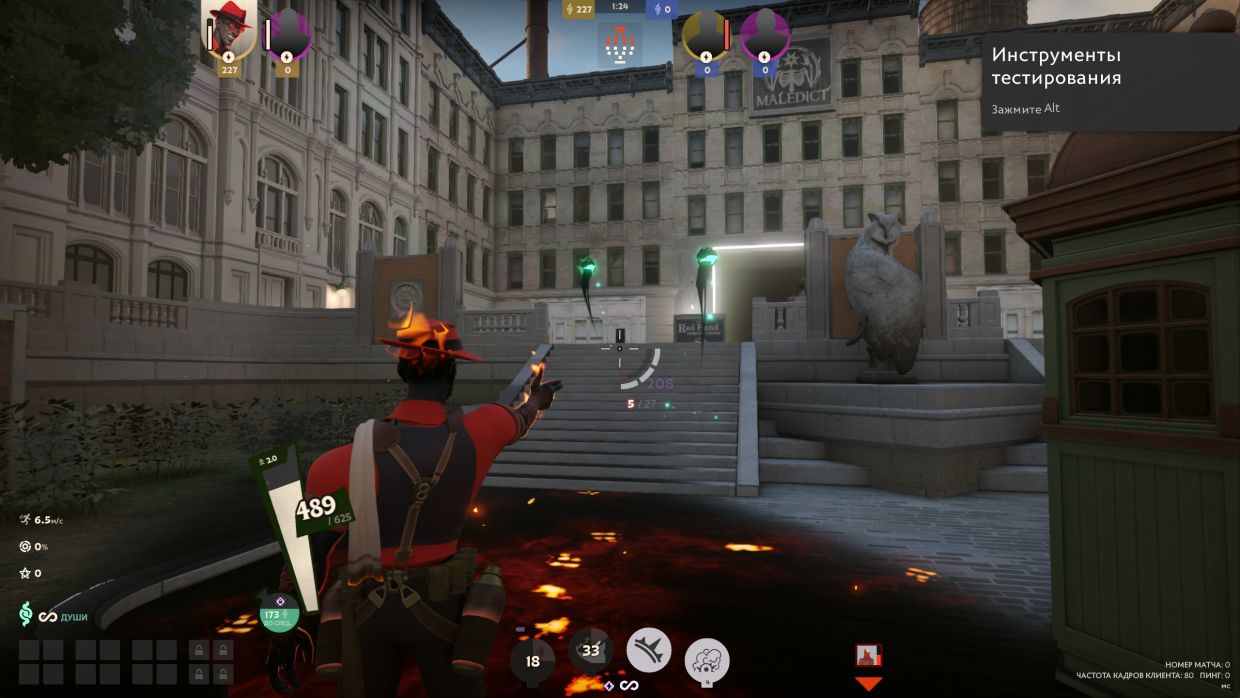Click the red building thumbnail icon
Viewport: 1240px width, 698px height.
point(868,655)
